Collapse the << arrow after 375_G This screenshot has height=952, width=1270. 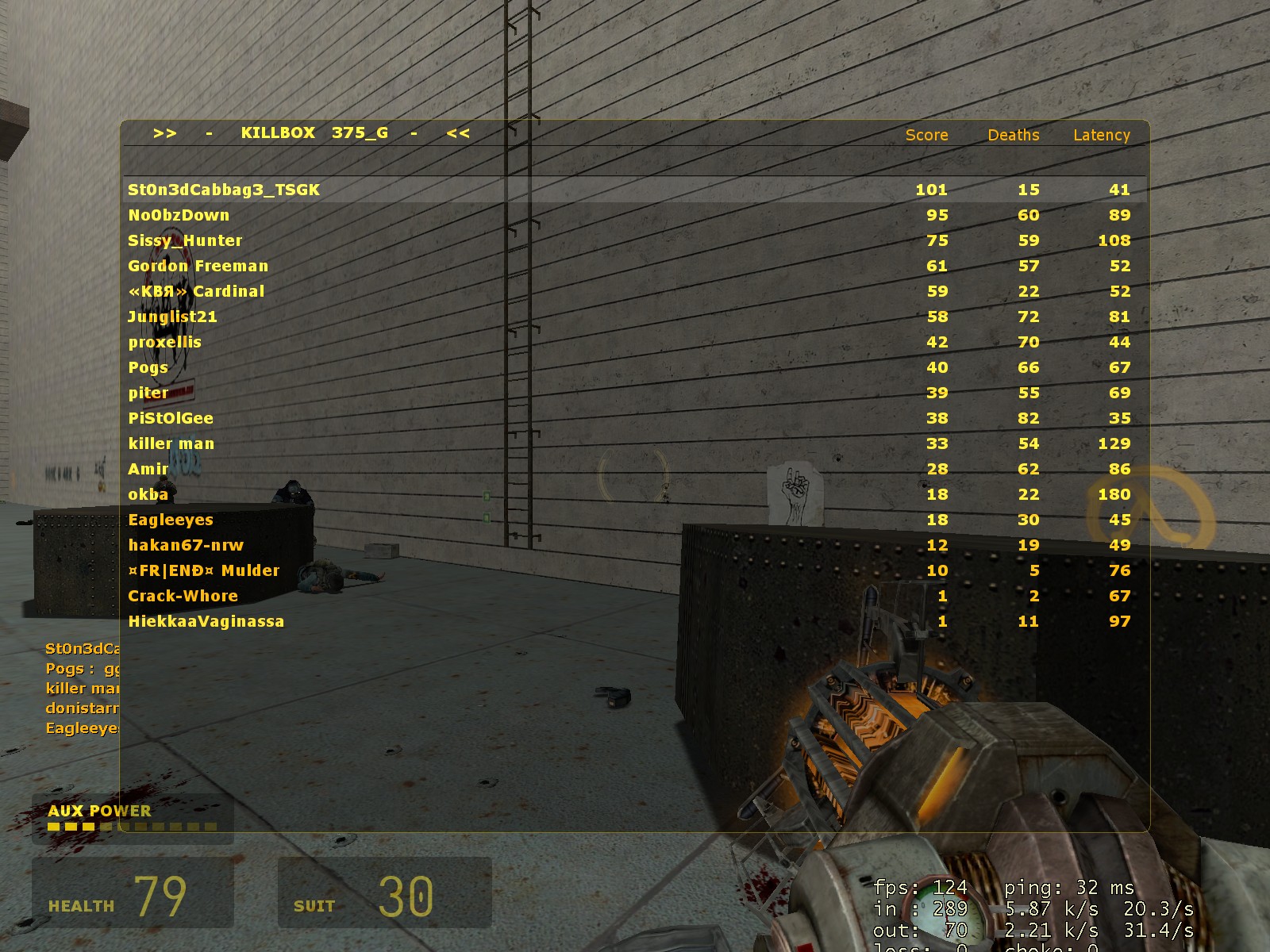458,133
